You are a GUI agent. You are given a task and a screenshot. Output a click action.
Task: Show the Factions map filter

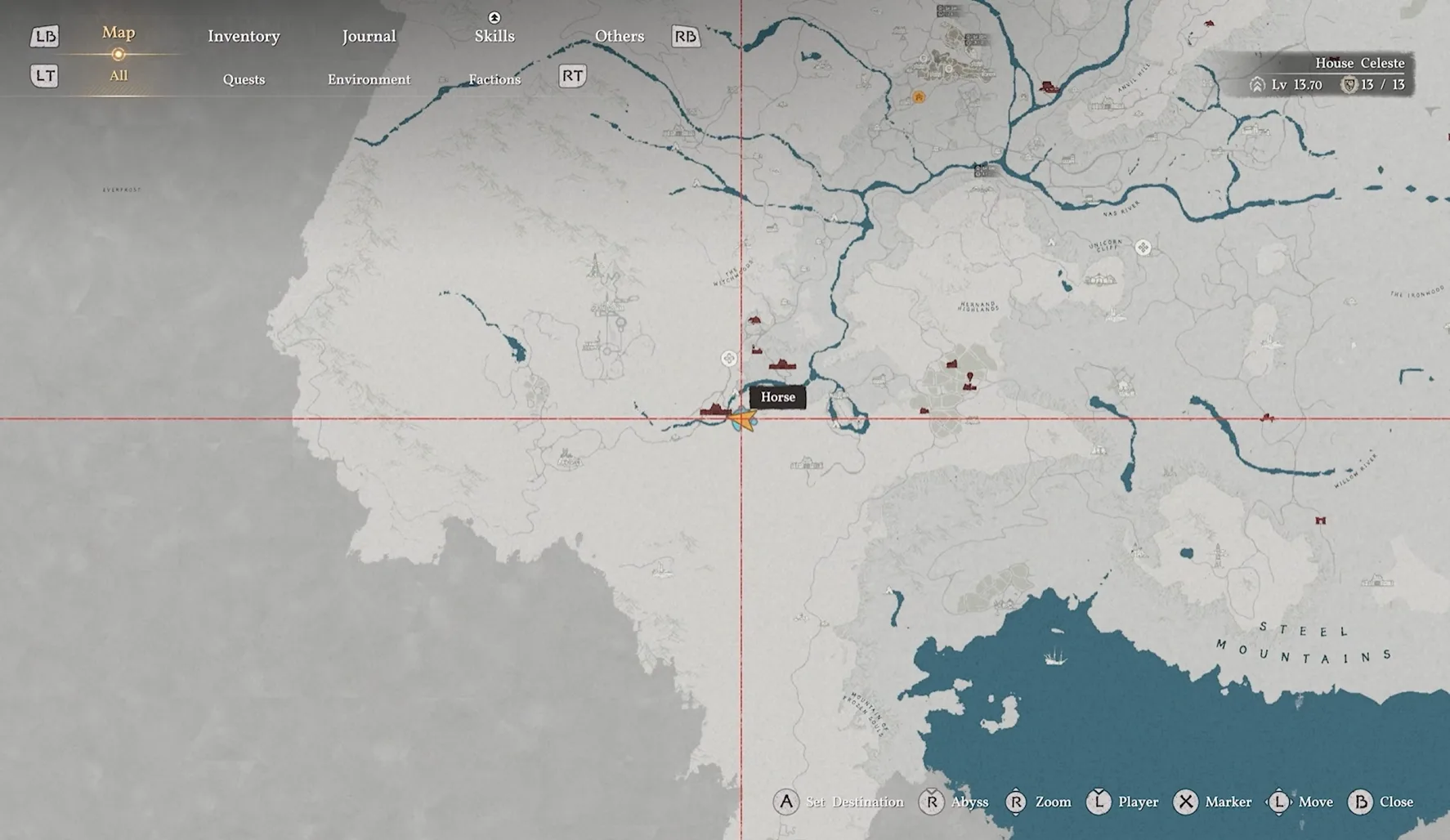[495, 79]
